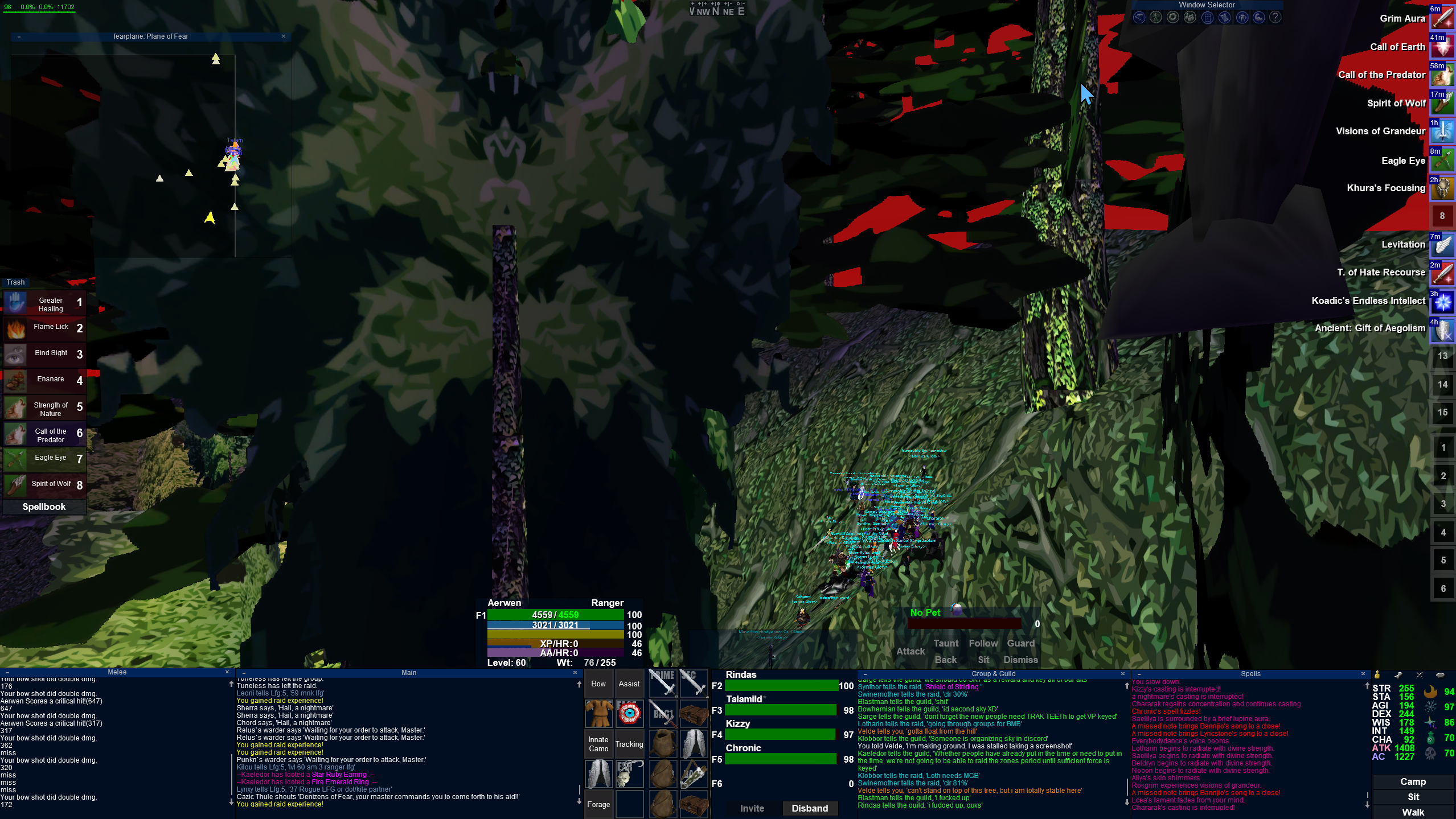This screenshot has height=819, width=1456.
Task: Use the Forage skill button
Action: coord(598,804)
